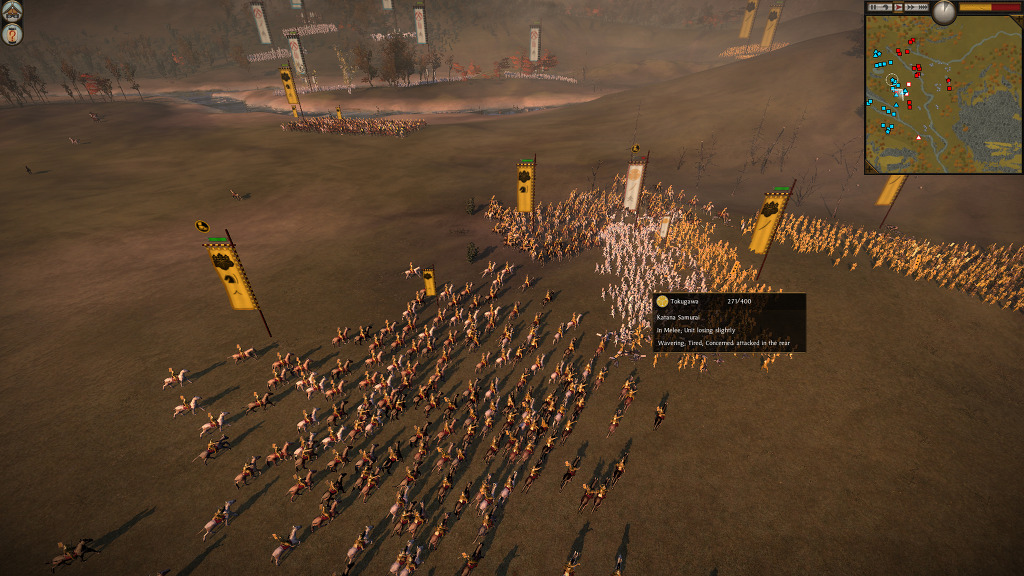Open the help lantern with question mark

(11, 34)
